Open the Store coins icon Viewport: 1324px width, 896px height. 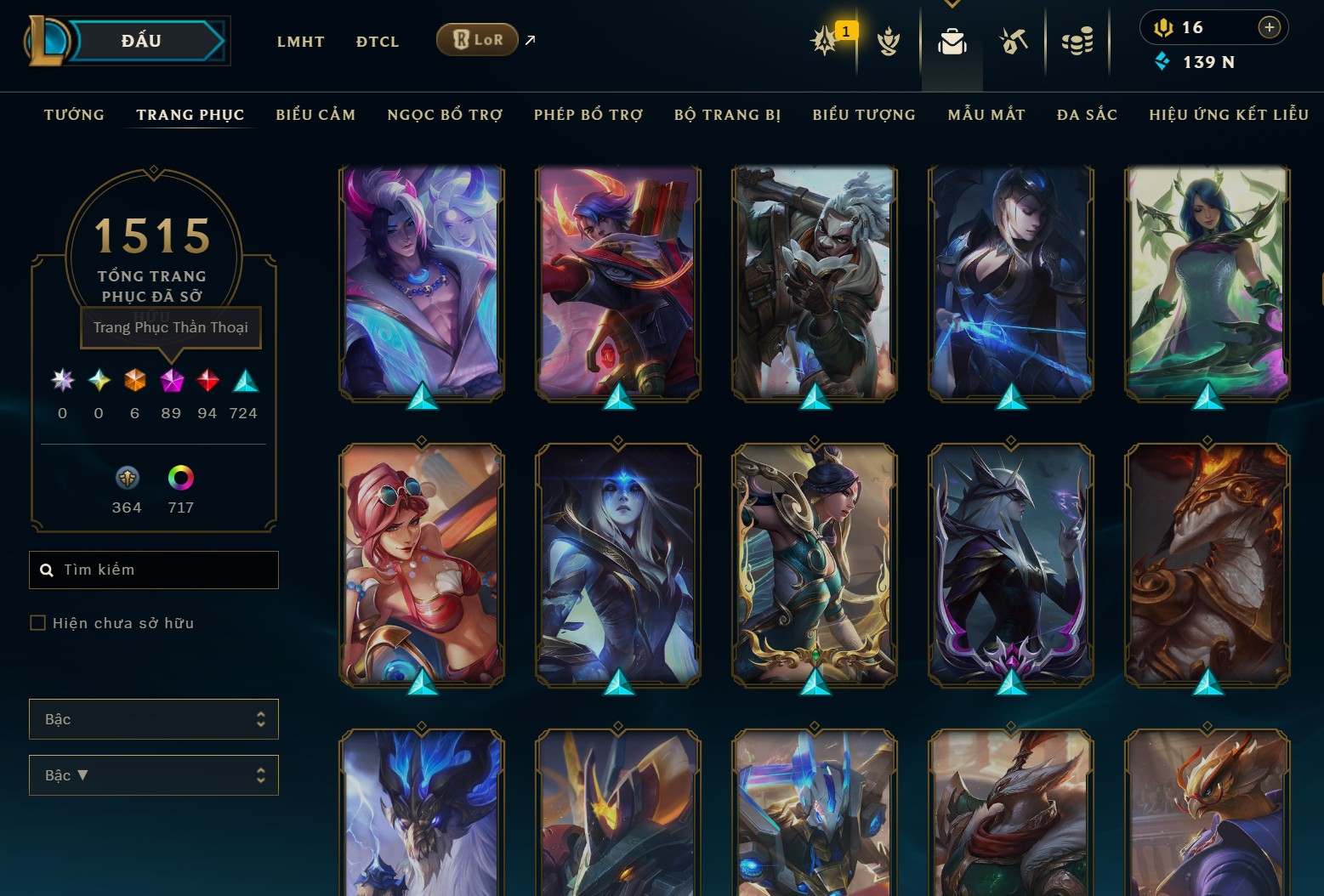(x=1078, y=41)
